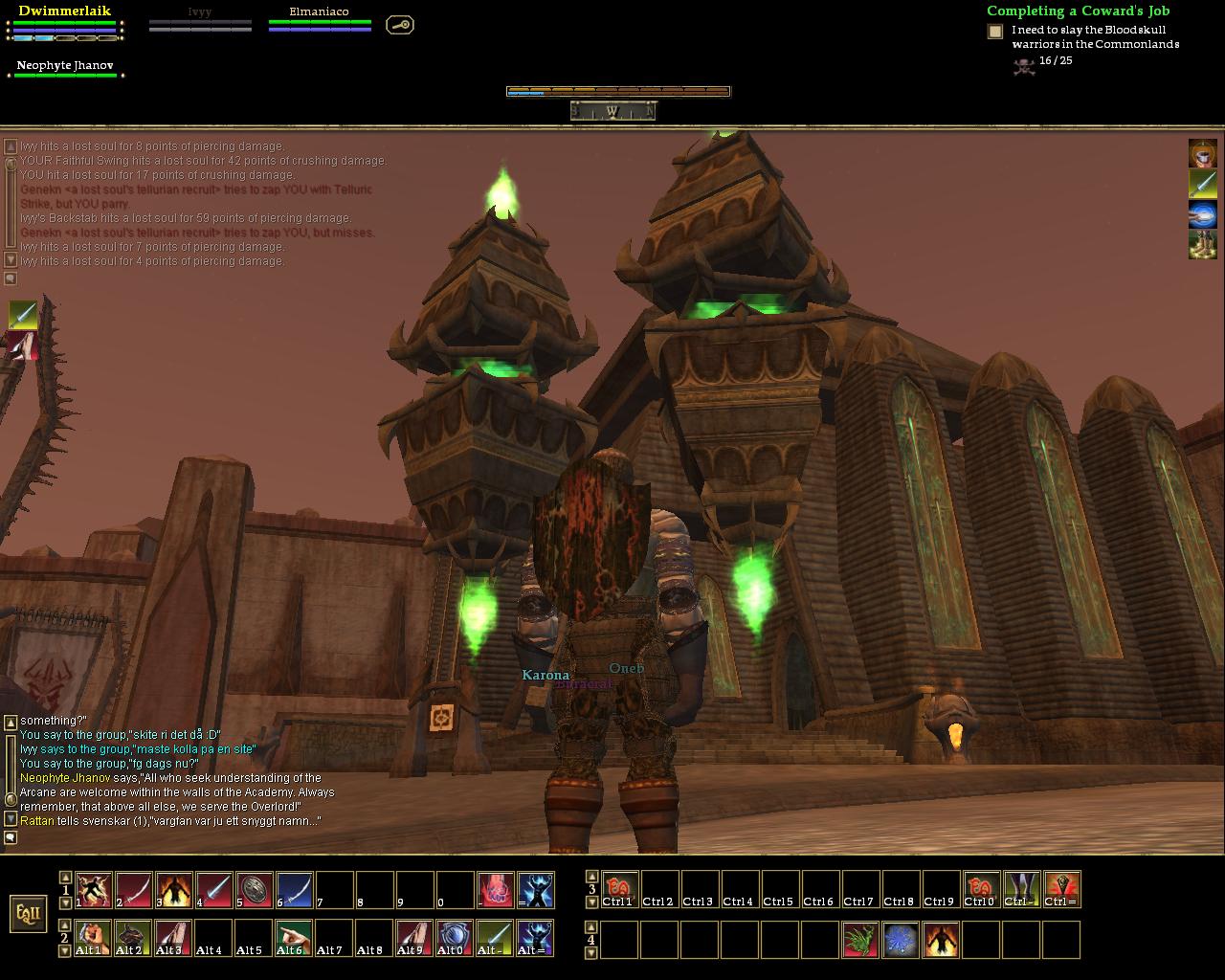Image resolution: width=1225 pixels, height=980 pixels.
Task: Target Neophyte Jhanov in the target window
Action: 65,67
